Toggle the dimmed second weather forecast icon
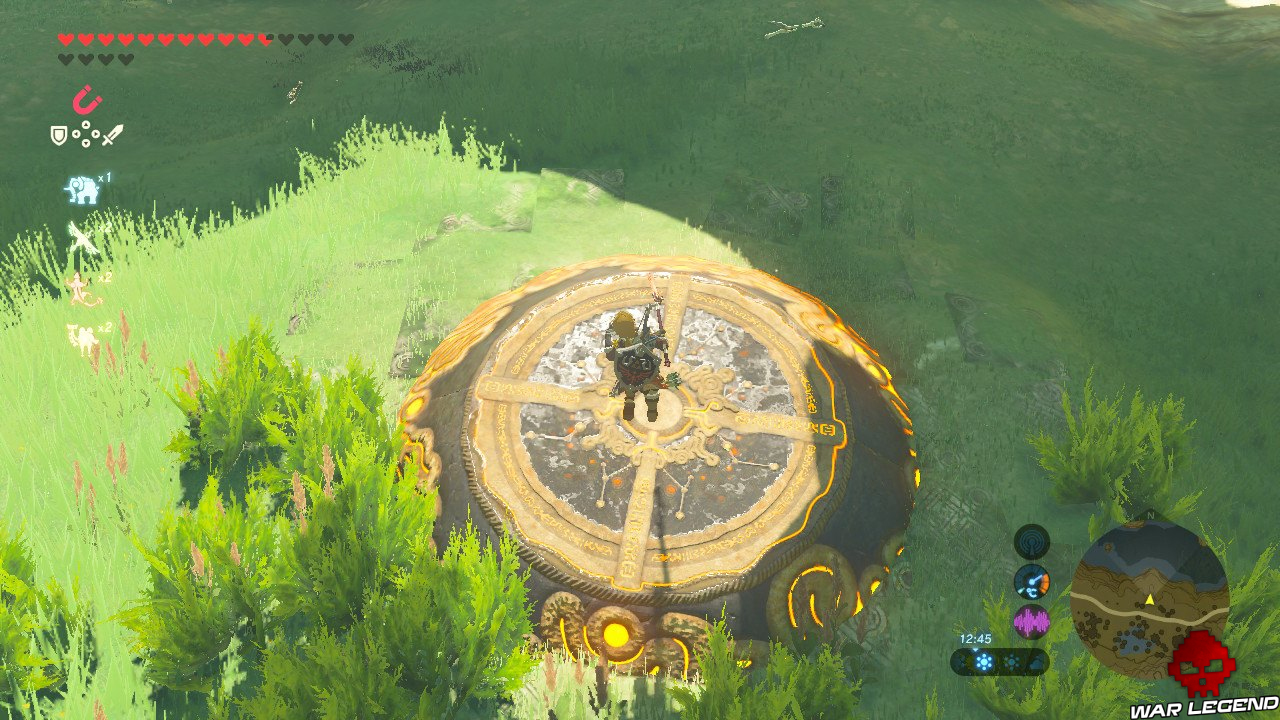The image size is (1280, 720). tap(1012, 660)
